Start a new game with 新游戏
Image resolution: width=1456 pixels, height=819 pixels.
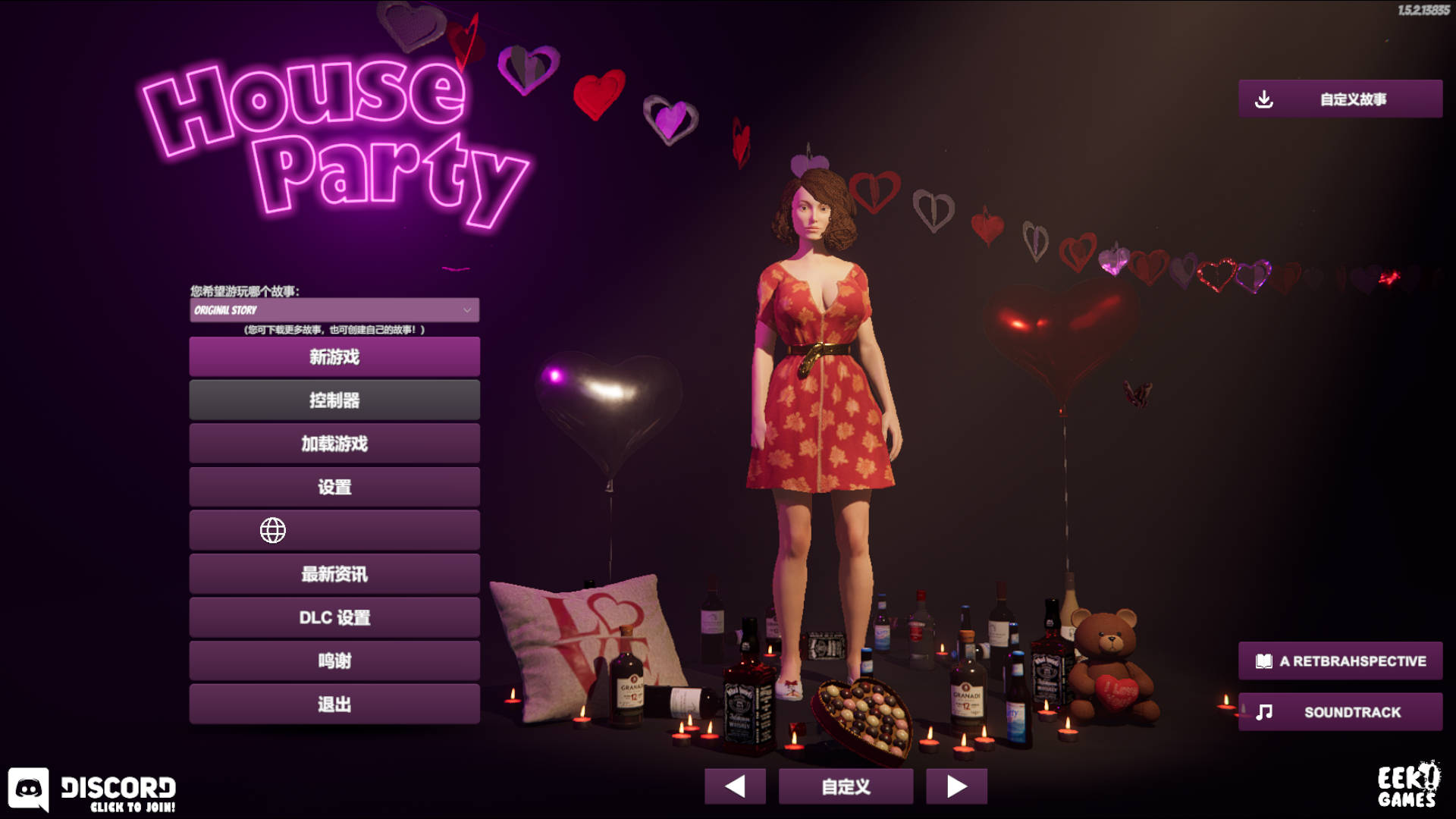pyautogui.click(x=334, y=356)
